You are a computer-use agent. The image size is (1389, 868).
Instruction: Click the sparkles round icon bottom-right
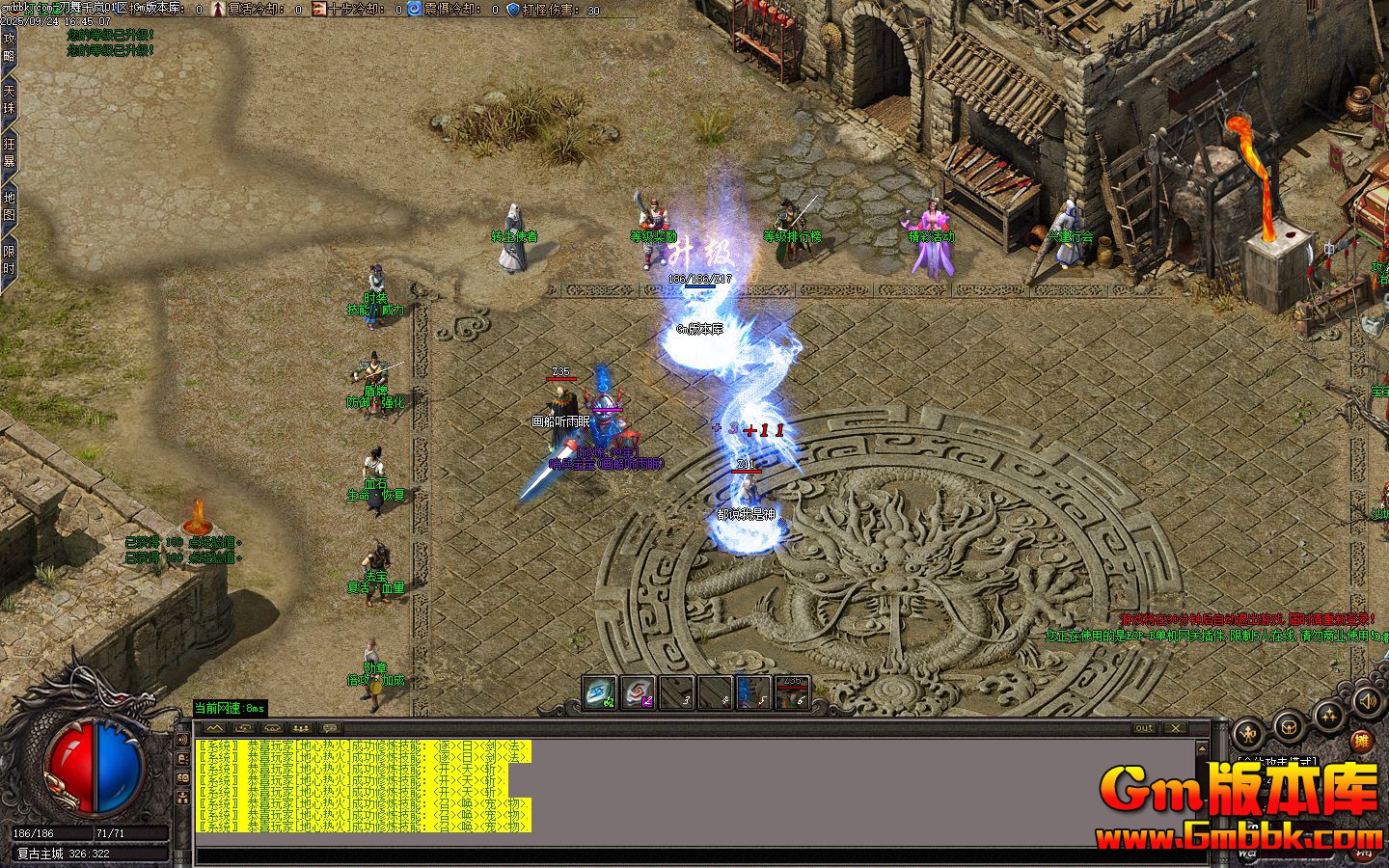pos(1329,716)
